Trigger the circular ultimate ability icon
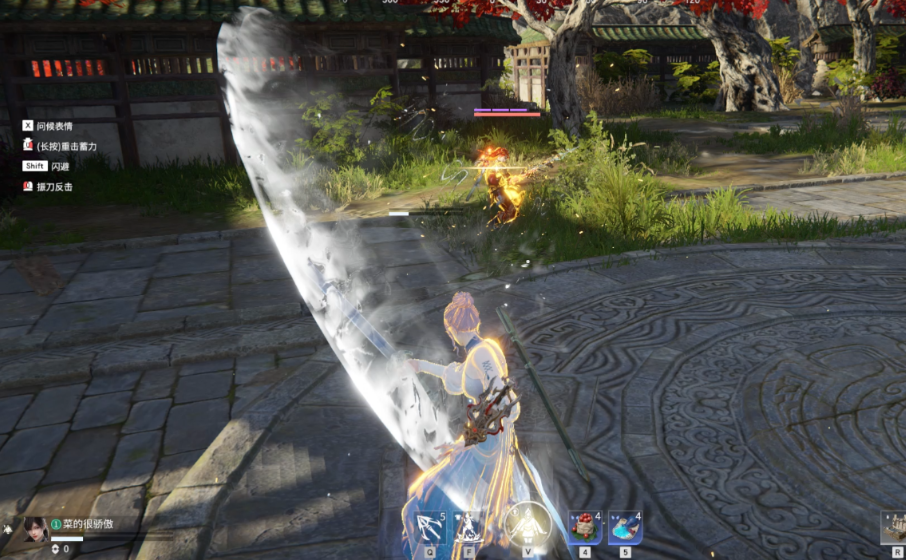 click(527, 524)
